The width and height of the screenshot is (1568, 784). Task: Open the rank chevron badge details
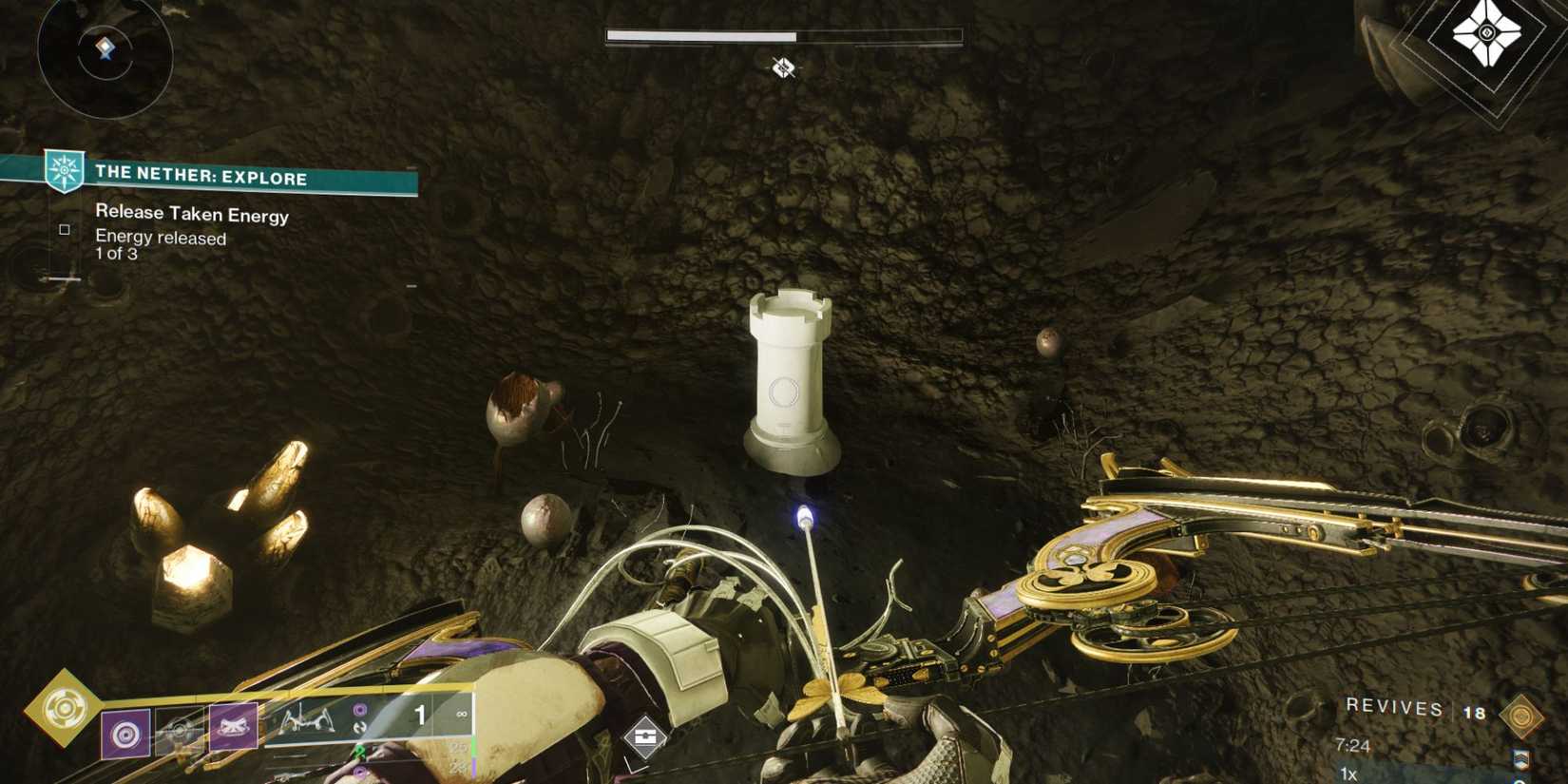coord(1521,760)
